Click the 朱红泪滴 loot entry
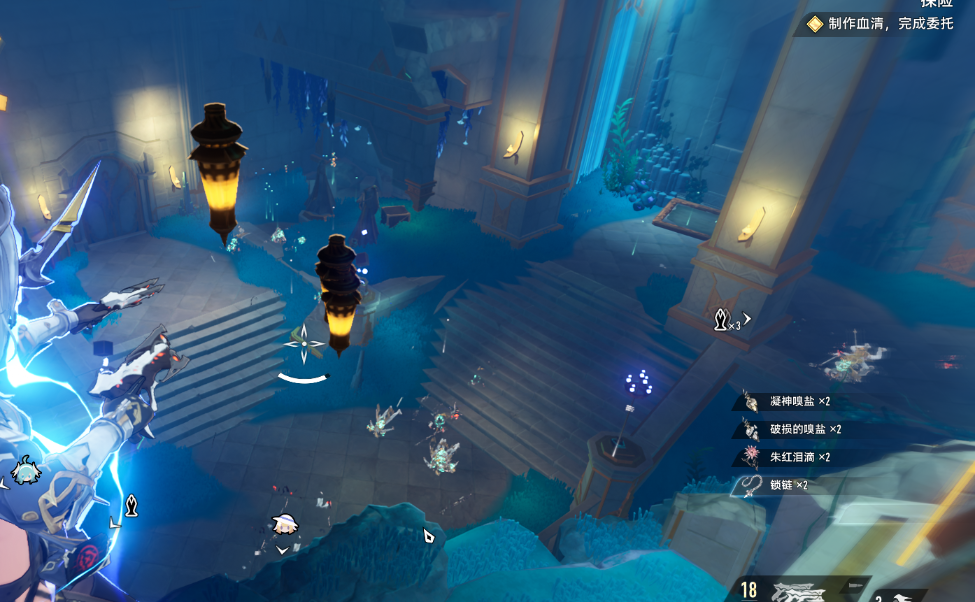This screenshot has width=975, height=602. click(x=799, y=457)
